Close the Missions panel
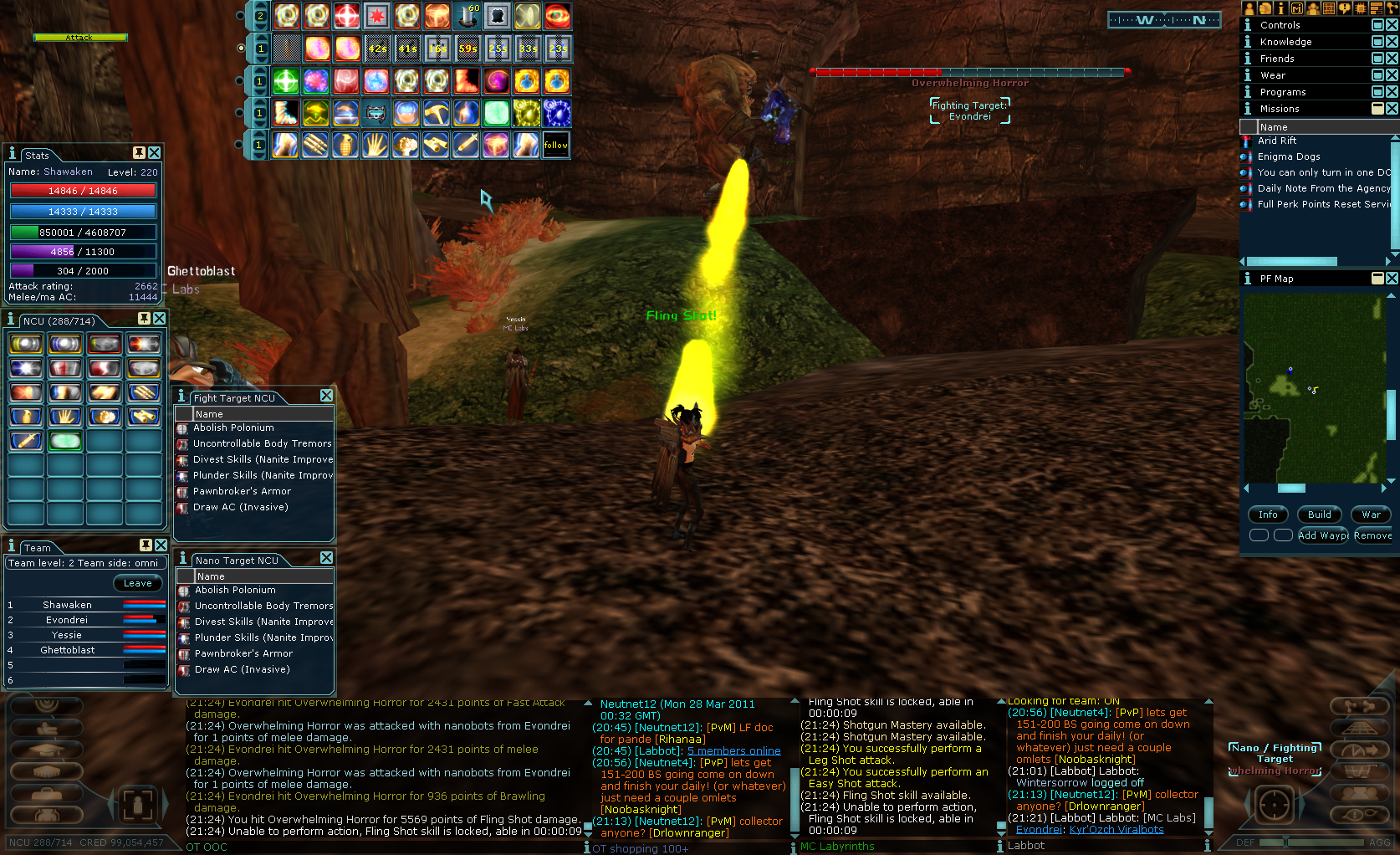1400x855 pixels. tap(1392, 109)
